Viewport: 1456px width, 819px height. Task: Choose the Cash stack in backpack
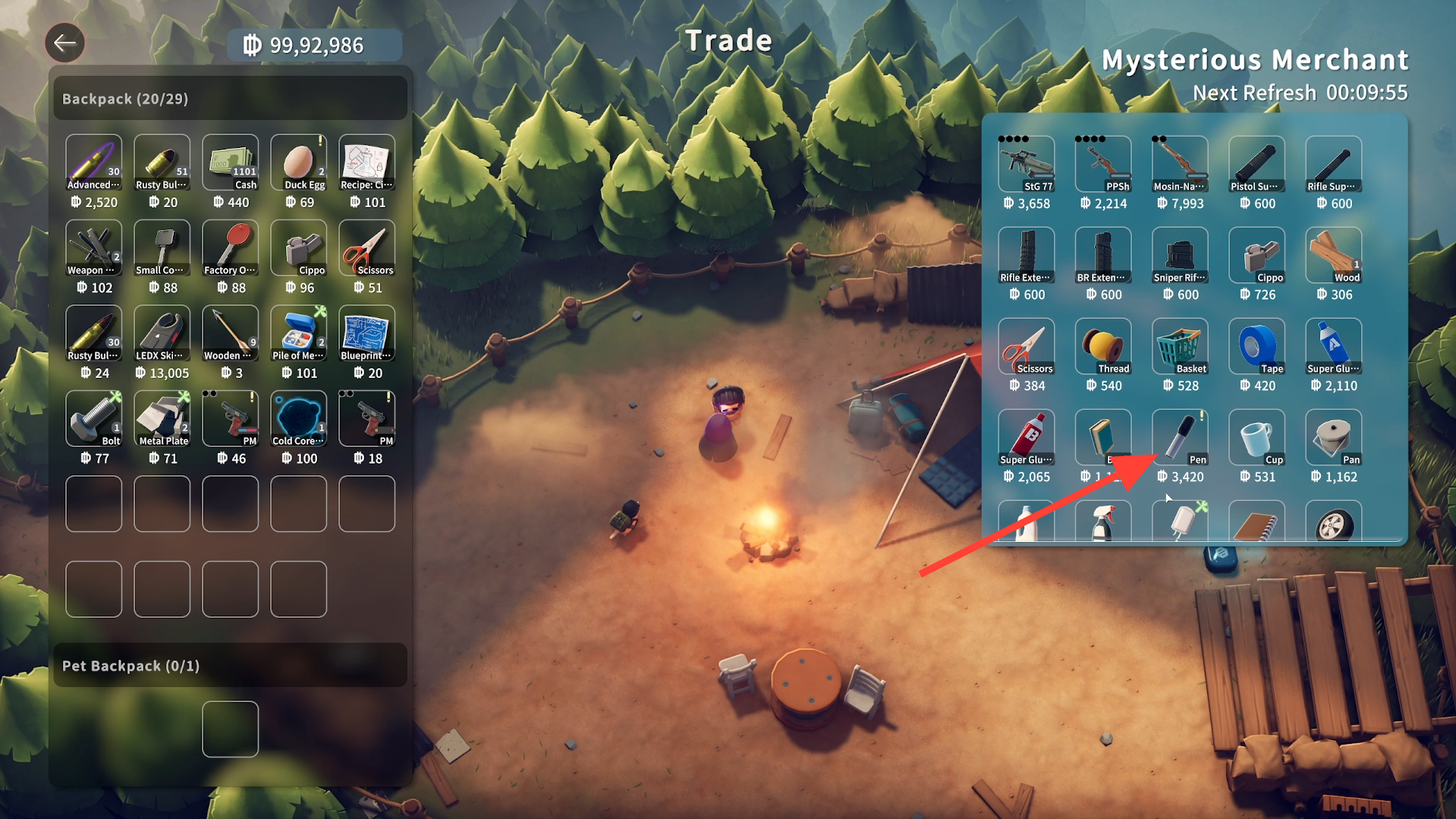tap(230, 162)
